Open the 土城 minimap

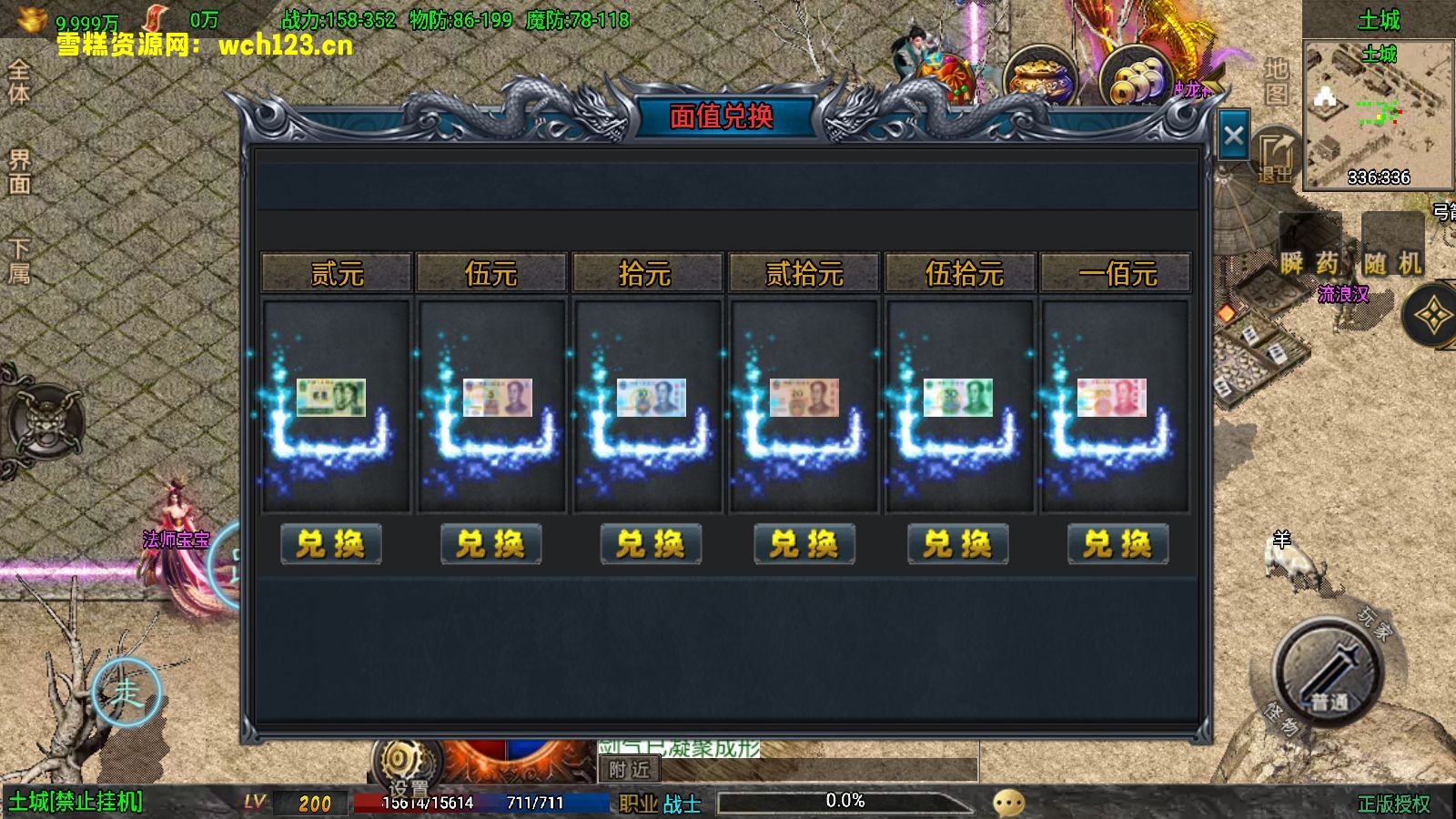[x=1378, y=114]
